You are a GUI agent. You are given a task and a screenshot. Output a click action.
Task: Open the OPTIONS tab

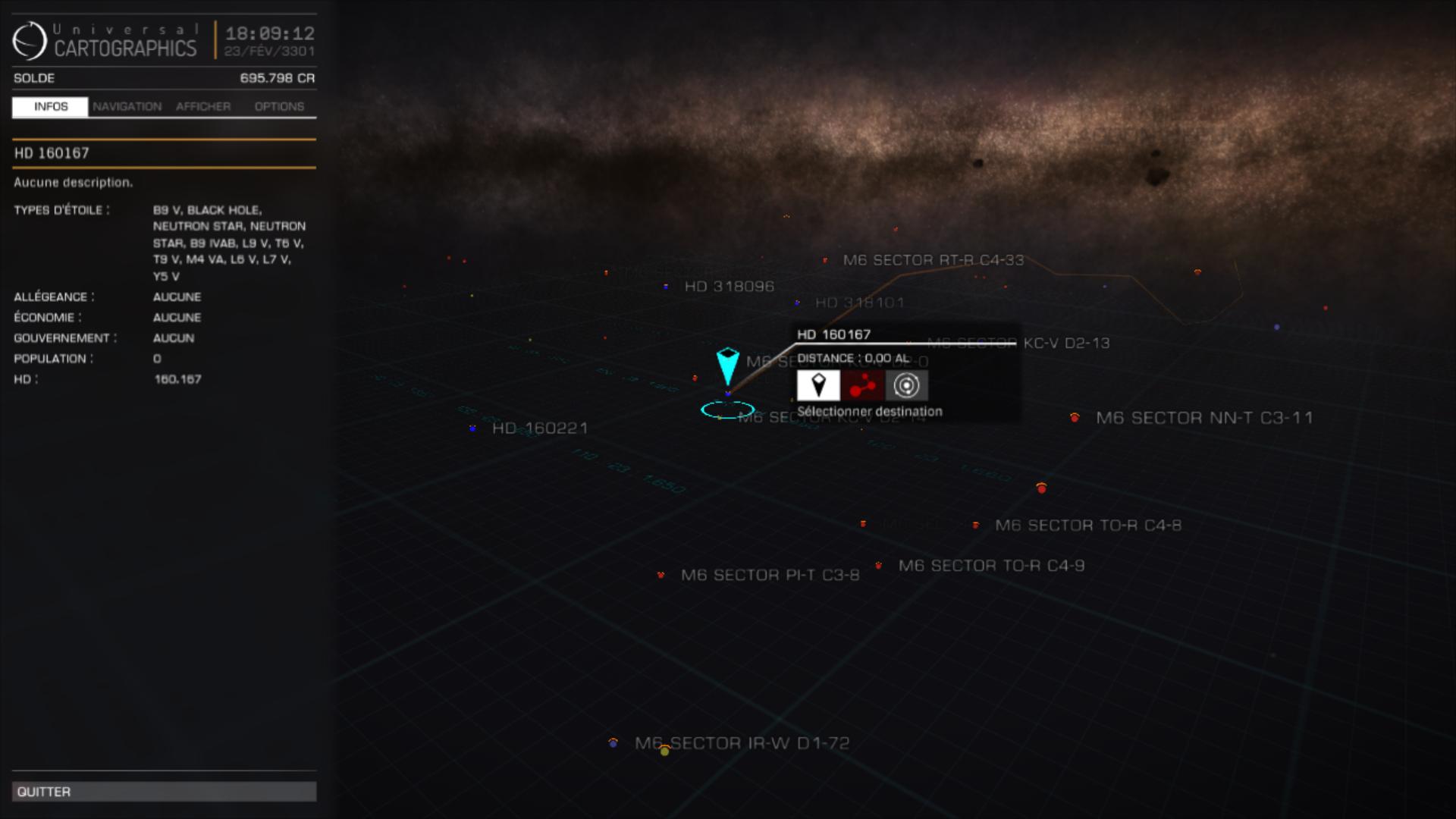click(x=279, y=107)
